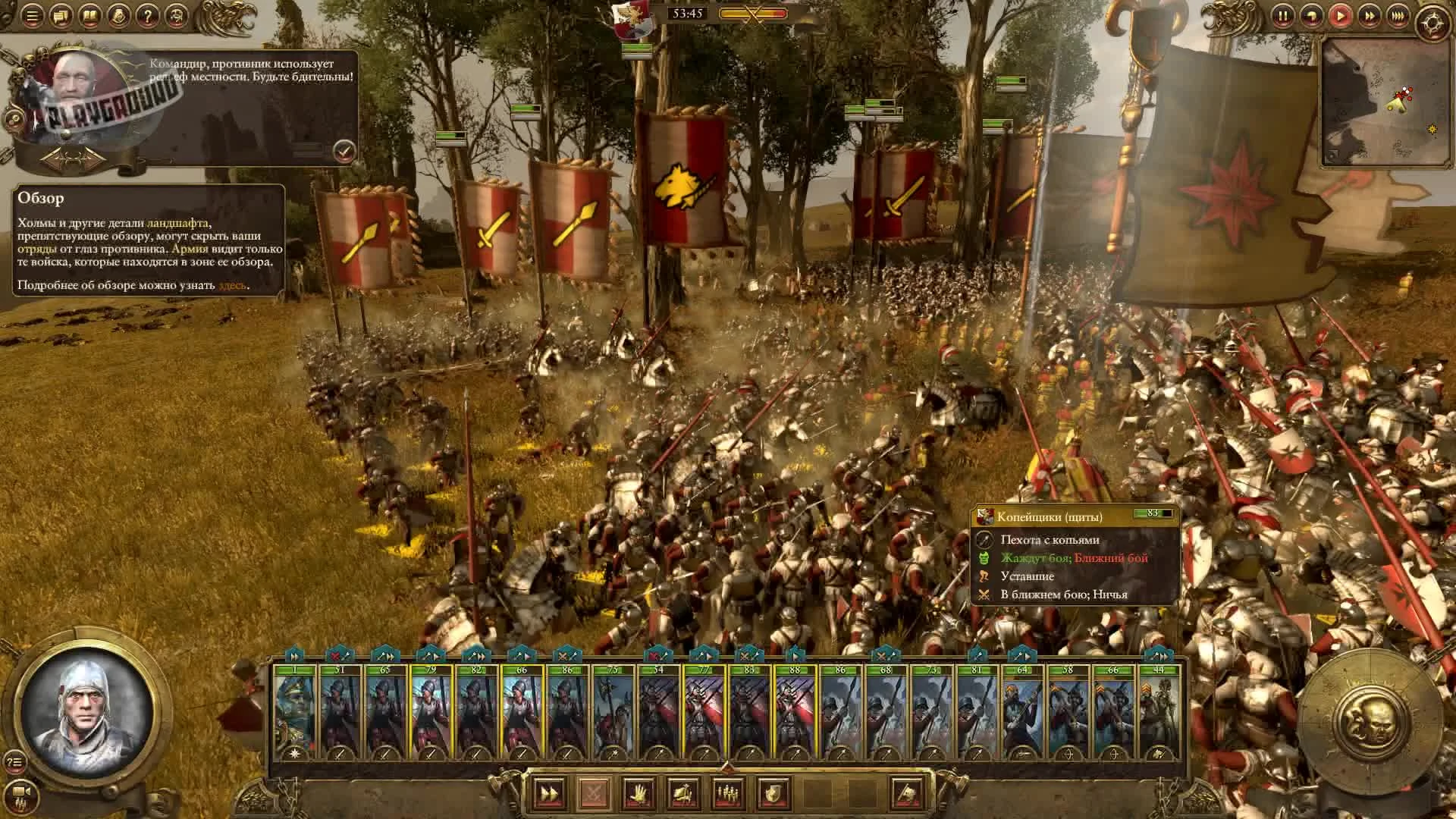Viewport: 1456px width, 819px height.
Task: Order withdraw using the crossed swords icon
Action: tap(595, 794)
